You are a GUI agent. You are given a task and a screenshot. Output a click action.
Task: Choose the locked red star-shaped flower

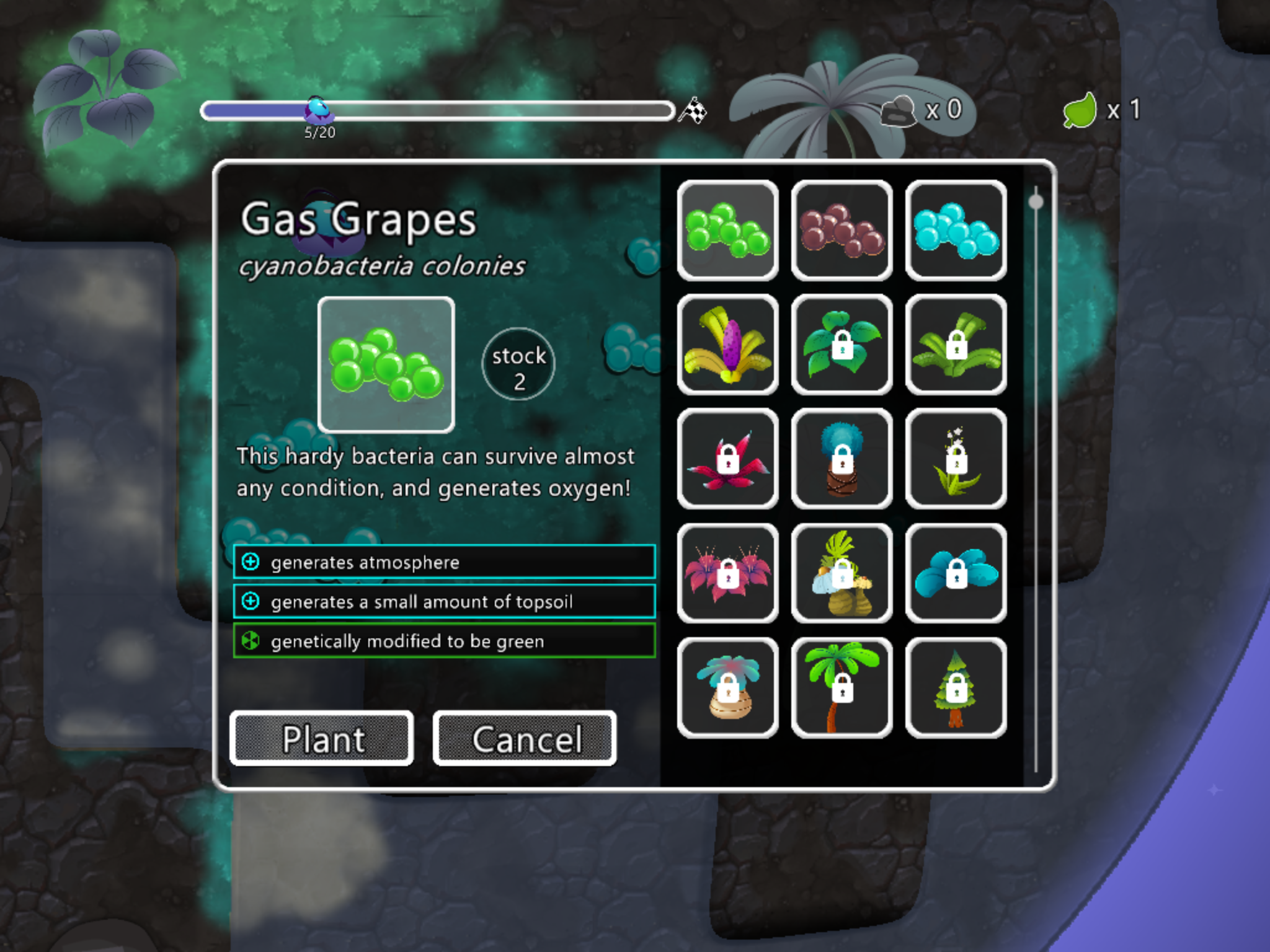(x=727, y=459)
